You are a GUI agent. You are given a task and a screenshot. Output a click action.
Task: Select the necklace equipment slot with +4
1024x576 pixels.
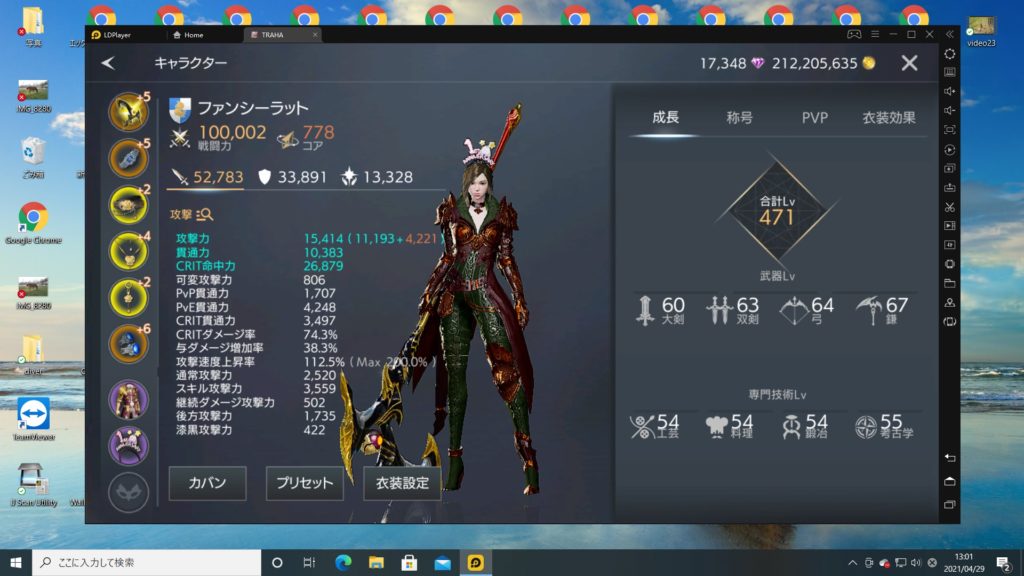[x=128, y=250]
